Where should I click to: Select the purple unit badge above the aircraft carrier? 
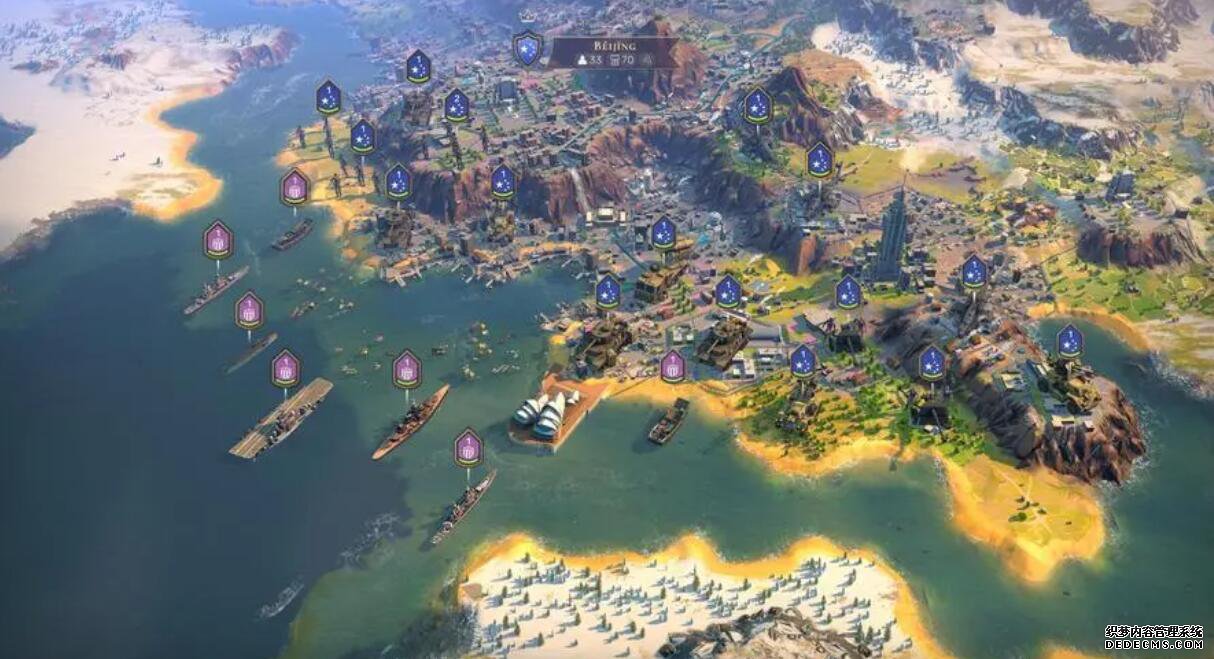pos(286,368)
